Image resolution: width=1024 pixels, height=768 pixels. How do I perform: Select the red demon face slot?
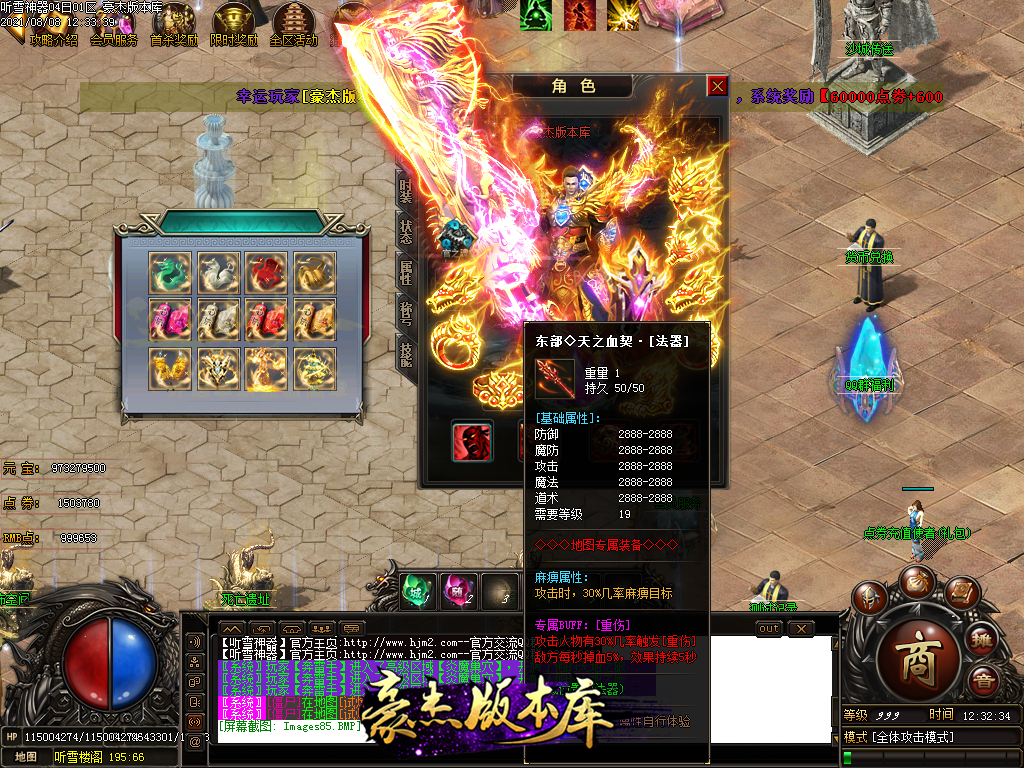tap(471, 441)
